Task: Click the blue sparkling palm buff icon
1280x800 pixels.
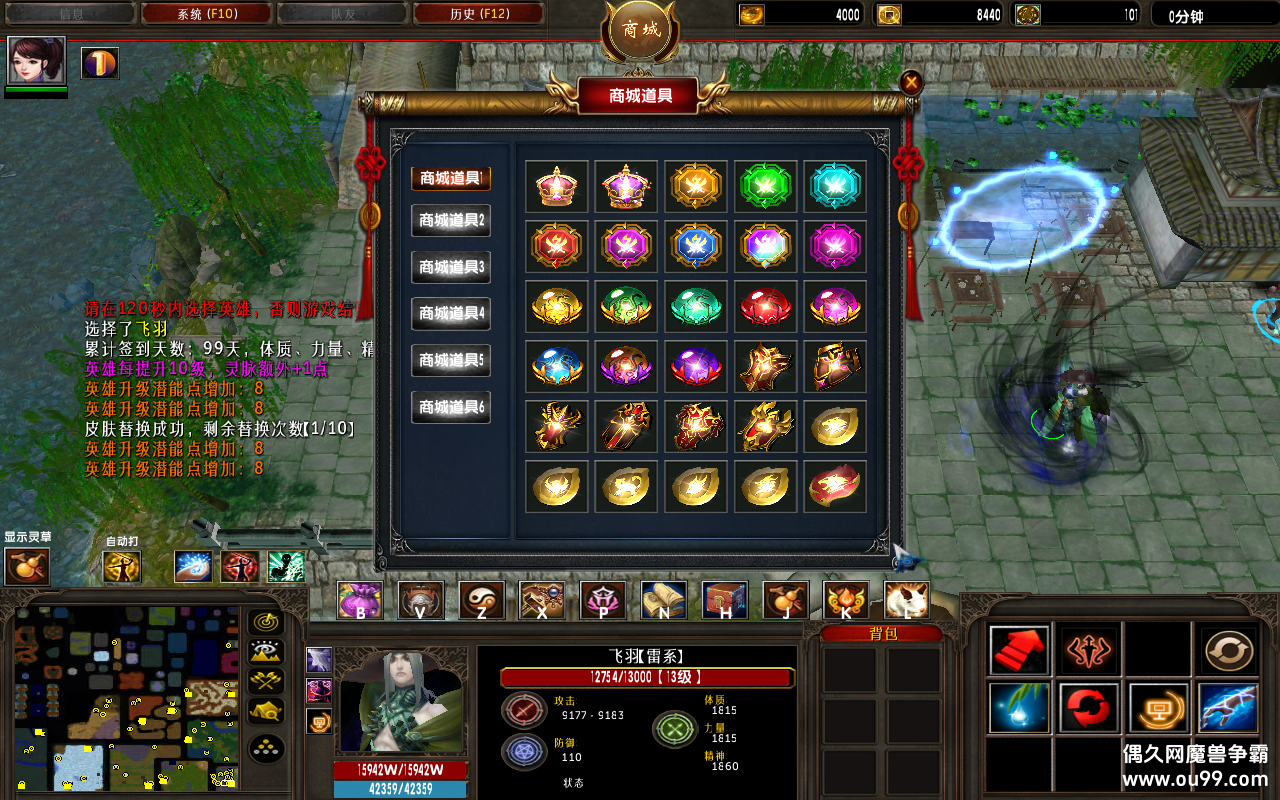Action: point(193,565)
